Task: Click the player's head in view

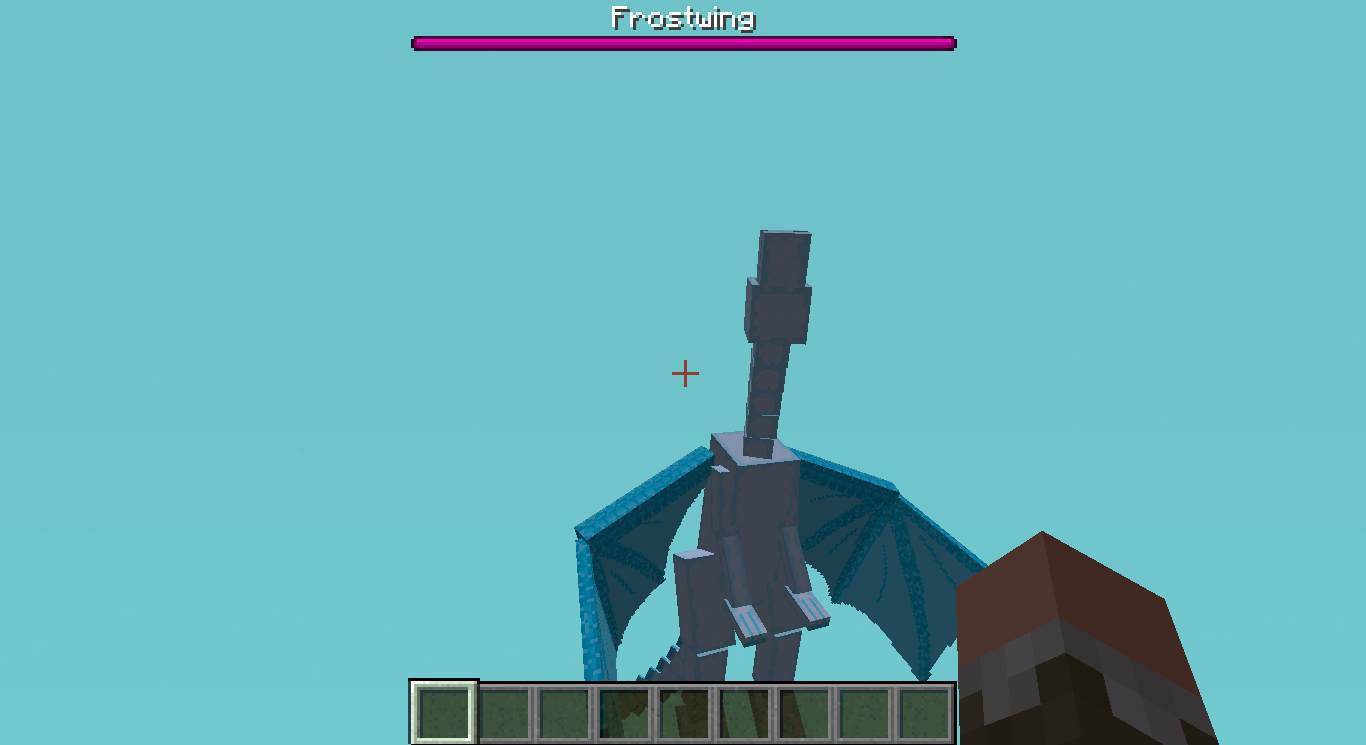Action: click(1080, 640)
